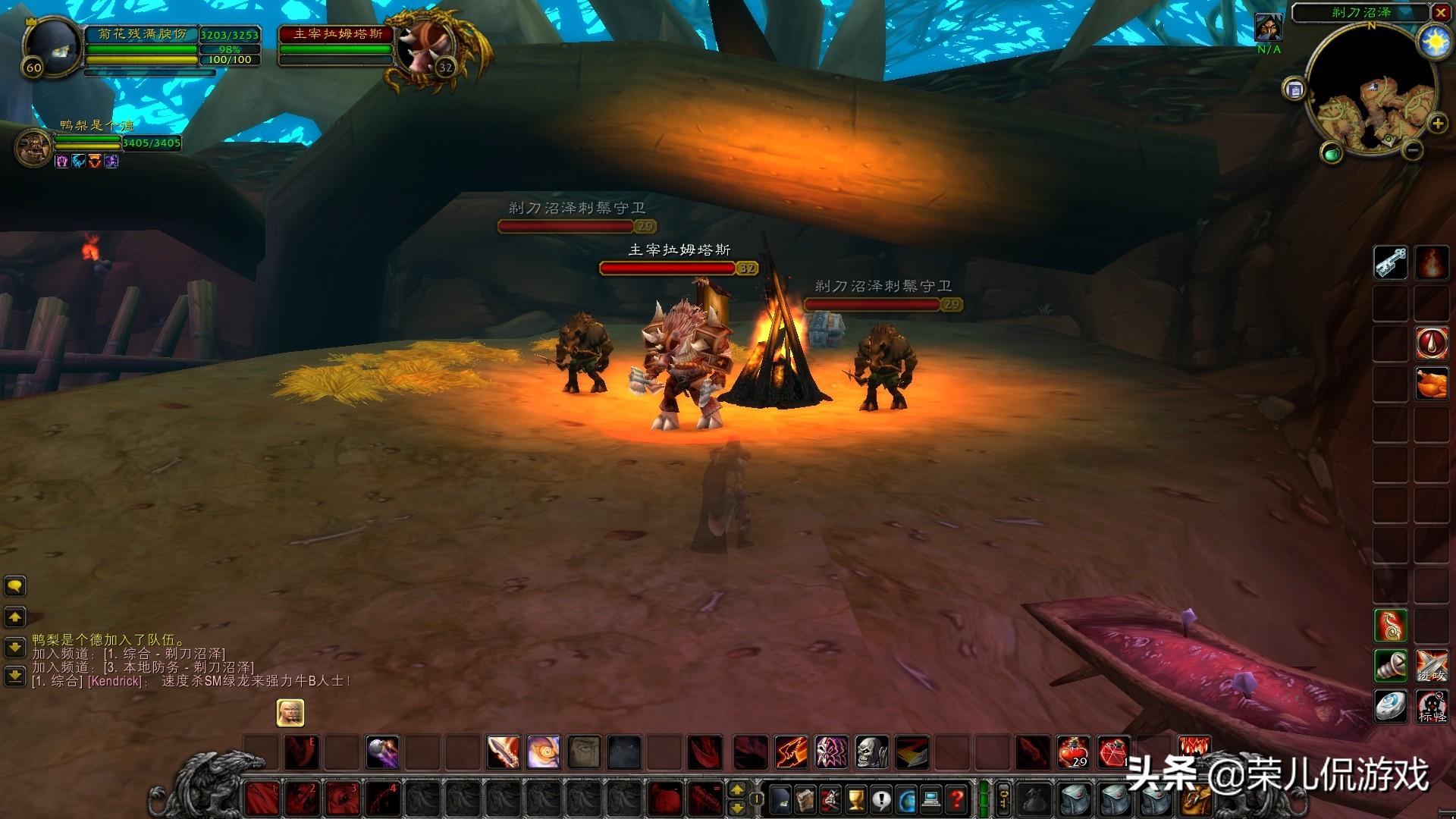Use the roasted chicken food item

(x=1432, y=383)
